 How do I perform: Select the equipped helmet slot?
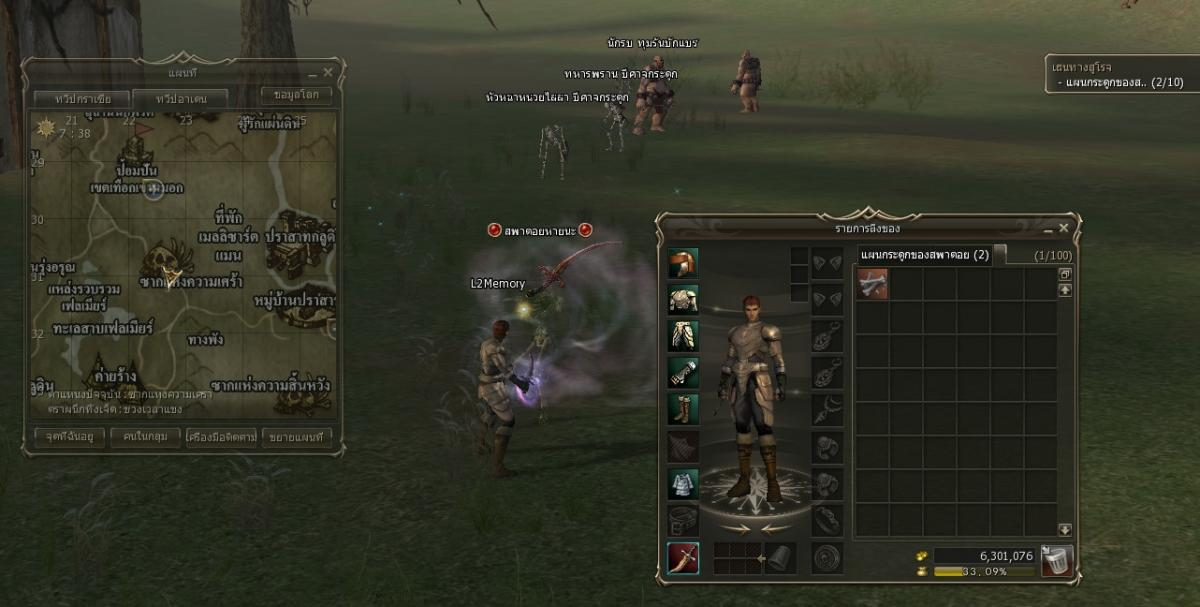tap(683, 263)
